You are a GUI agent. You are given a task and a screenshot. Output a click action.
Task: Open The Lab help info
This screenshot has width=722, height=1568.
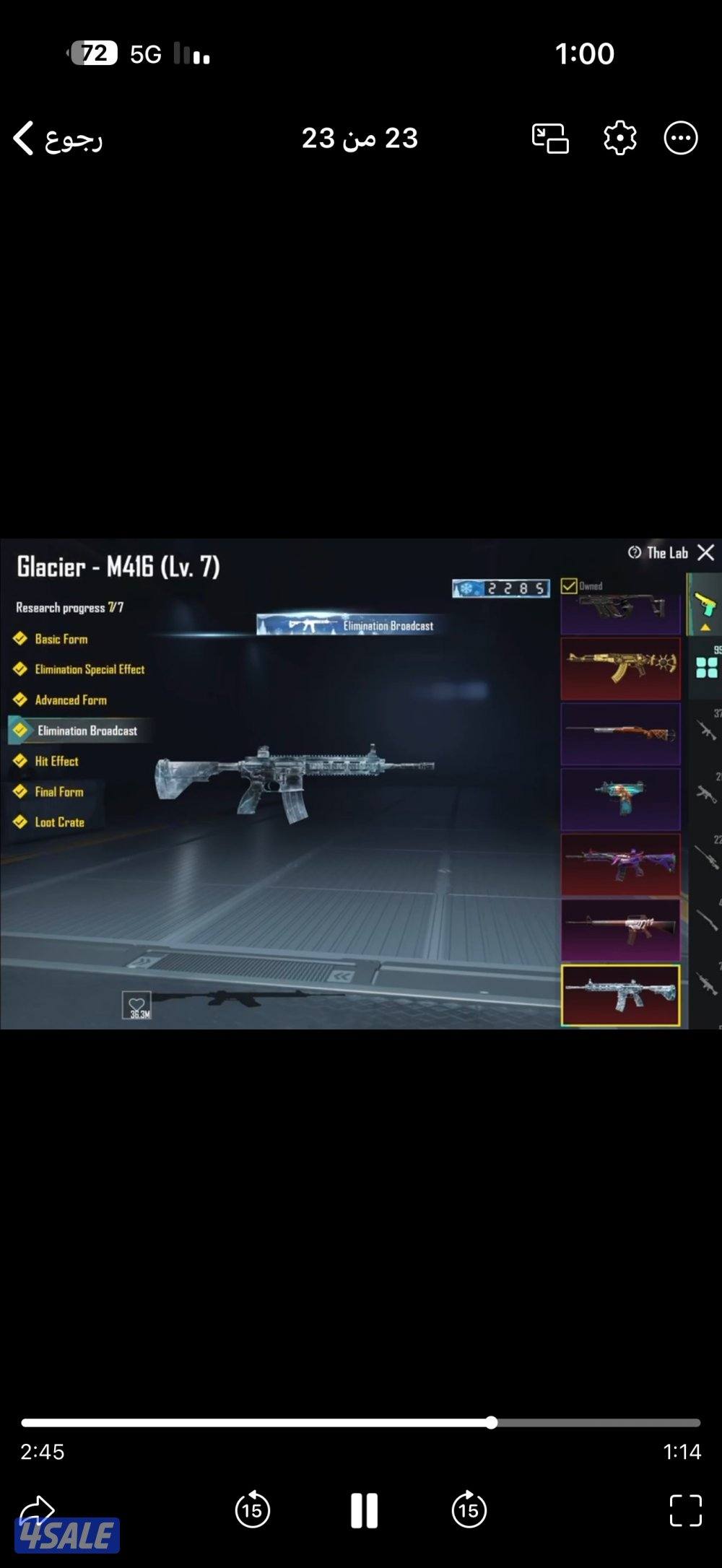635,553
